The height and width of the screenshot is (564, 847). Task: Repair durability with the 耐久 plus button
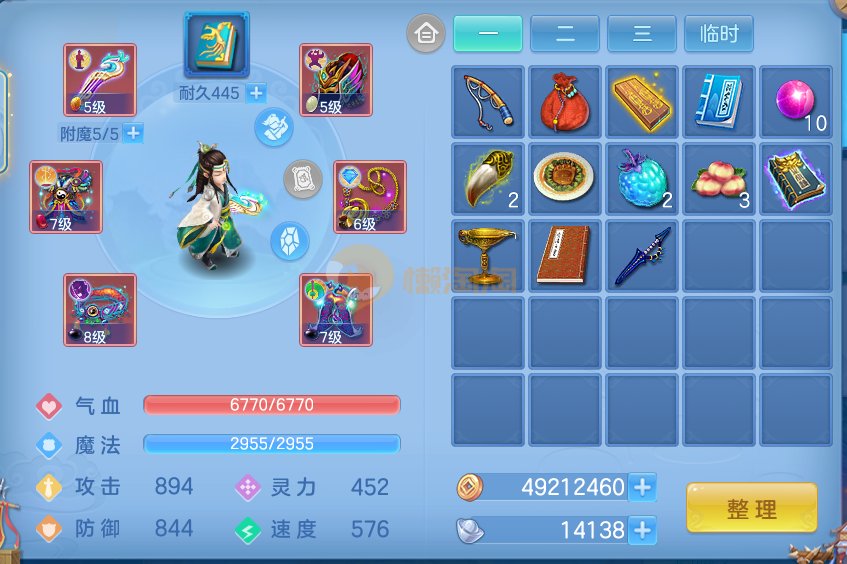(256, 93)
